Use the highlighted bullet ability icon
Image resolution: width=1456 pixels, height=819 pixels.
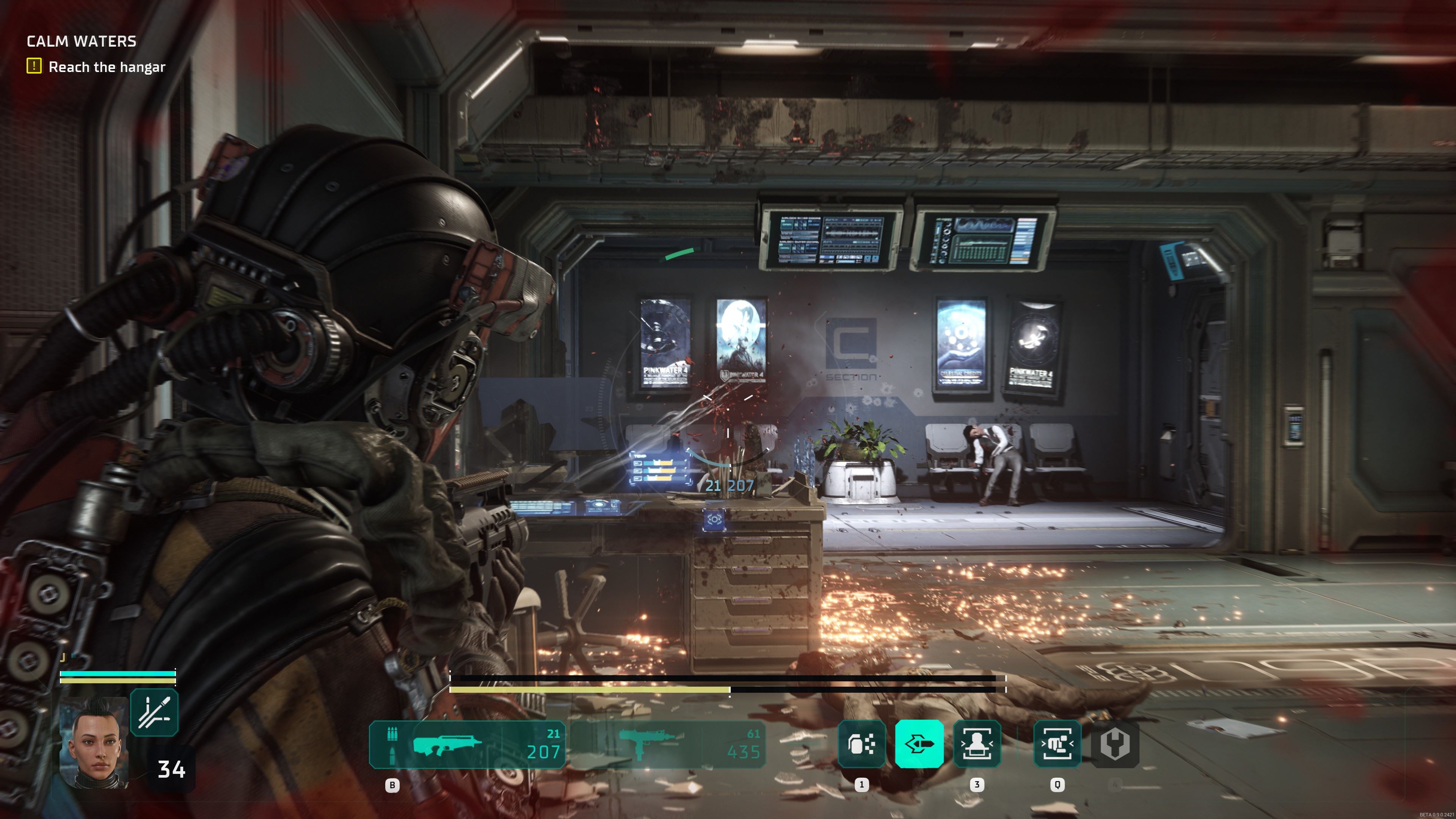point(919,744)
